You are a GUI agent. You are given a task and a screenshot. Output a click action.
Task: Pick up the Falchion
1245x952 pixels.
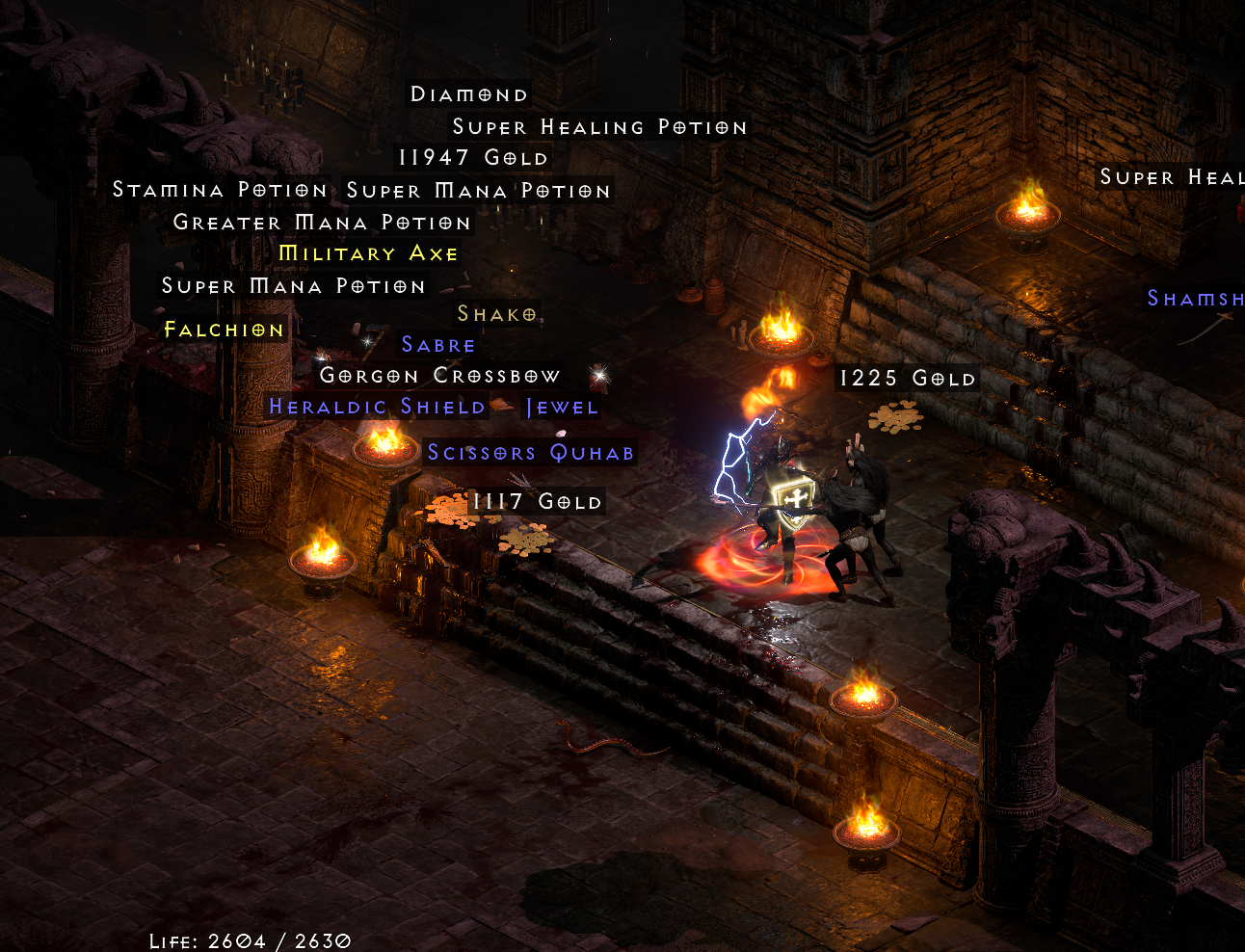pos(223,329)
